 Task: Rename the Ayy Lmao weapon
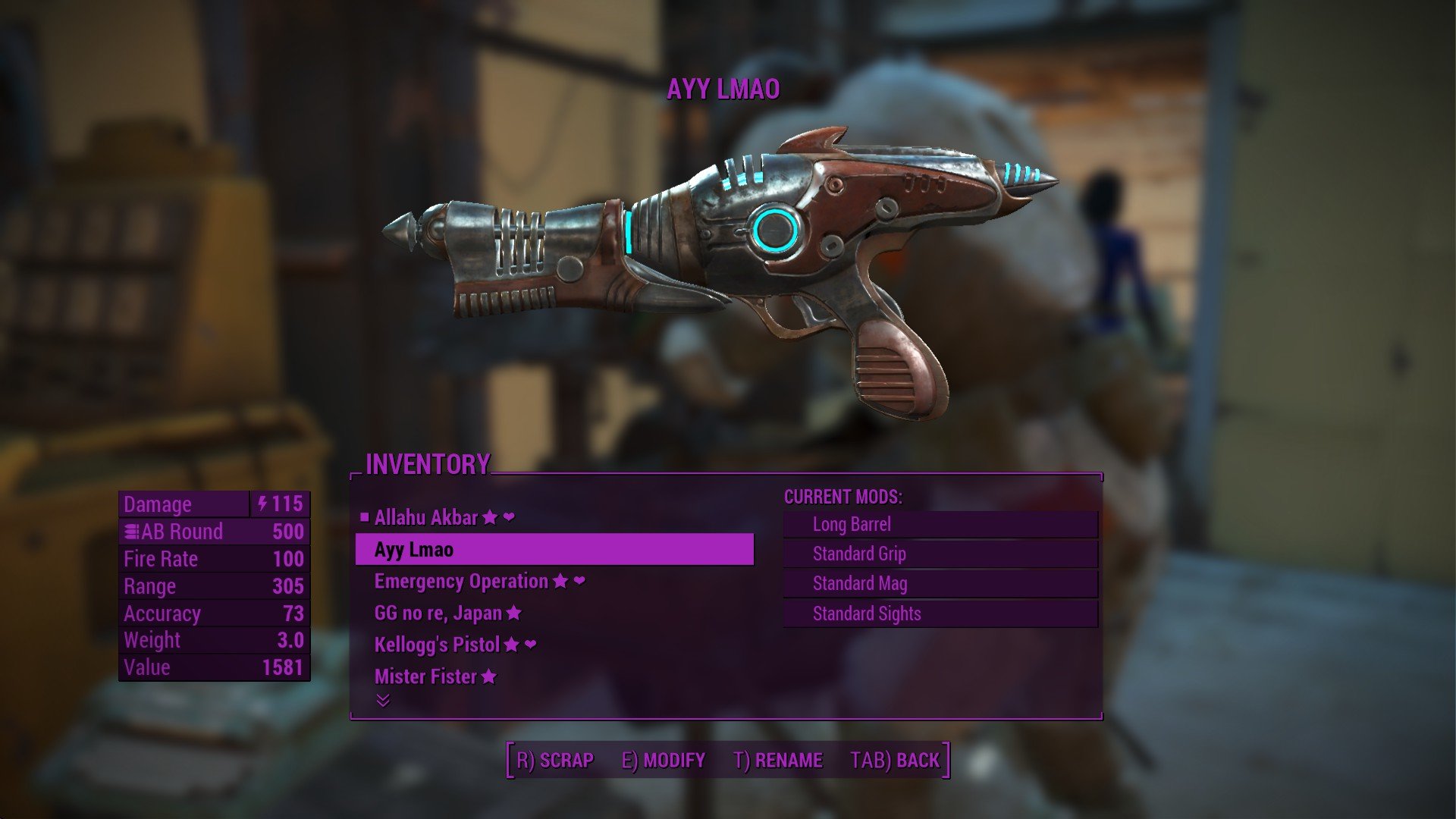pos(778,761)
